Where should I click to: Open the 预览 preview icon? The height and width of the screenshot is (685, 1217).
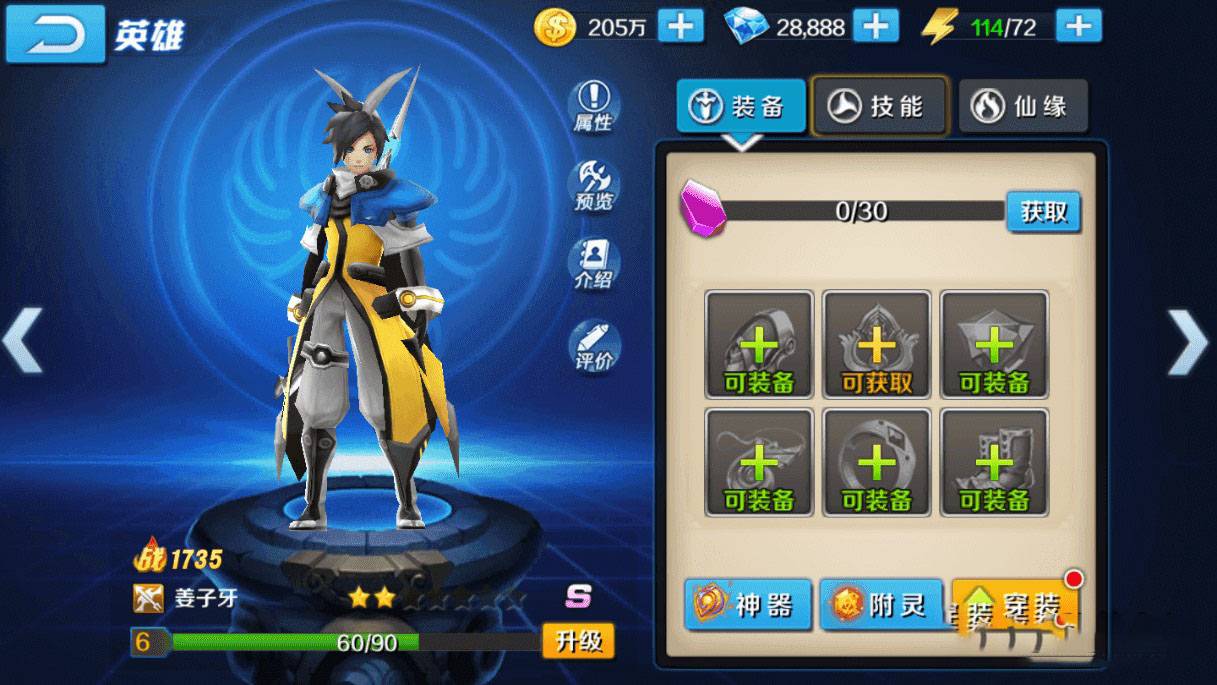point(594,186)
